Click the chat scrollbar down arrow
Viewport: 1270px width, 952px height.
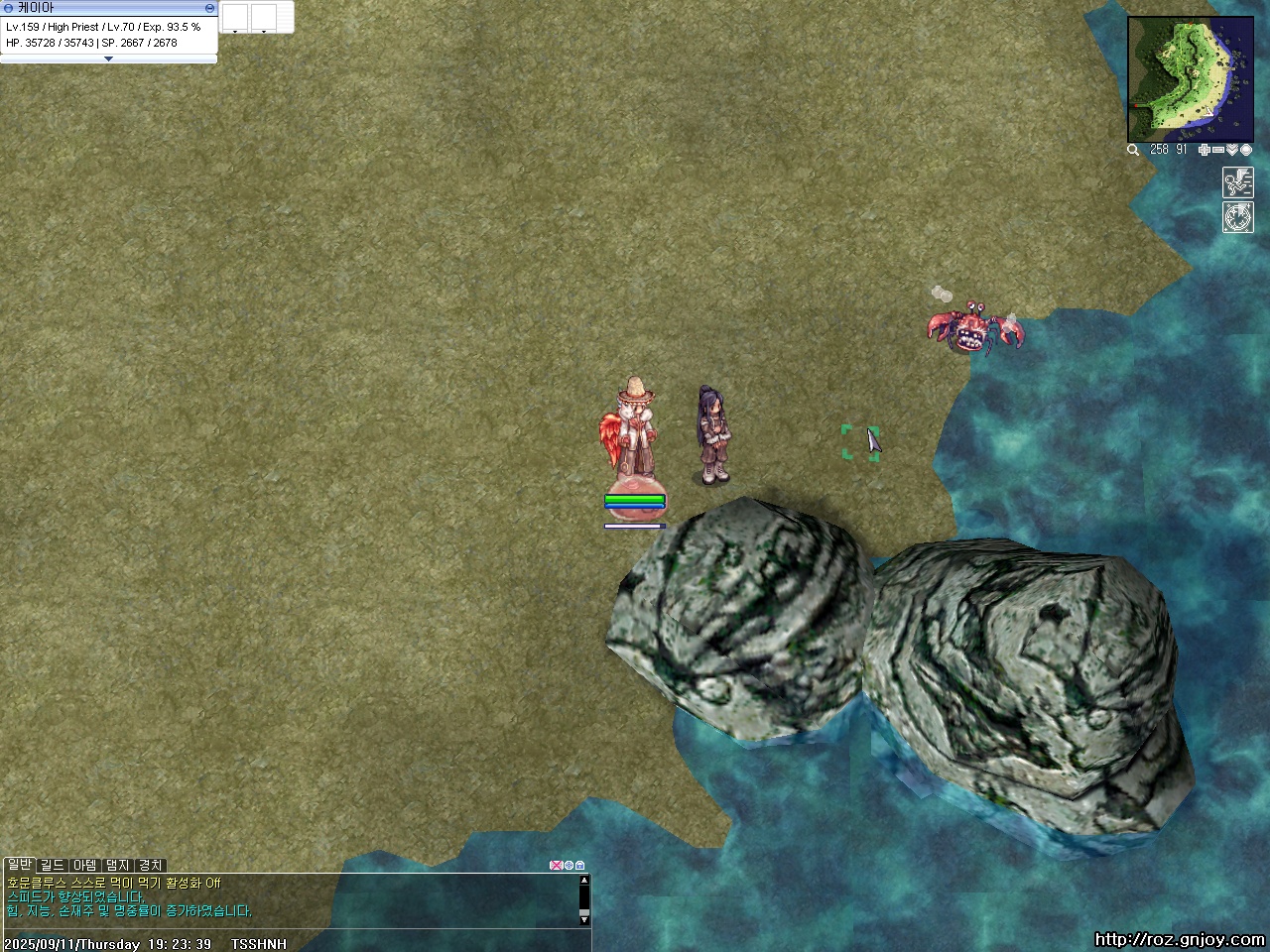(584, 917)
